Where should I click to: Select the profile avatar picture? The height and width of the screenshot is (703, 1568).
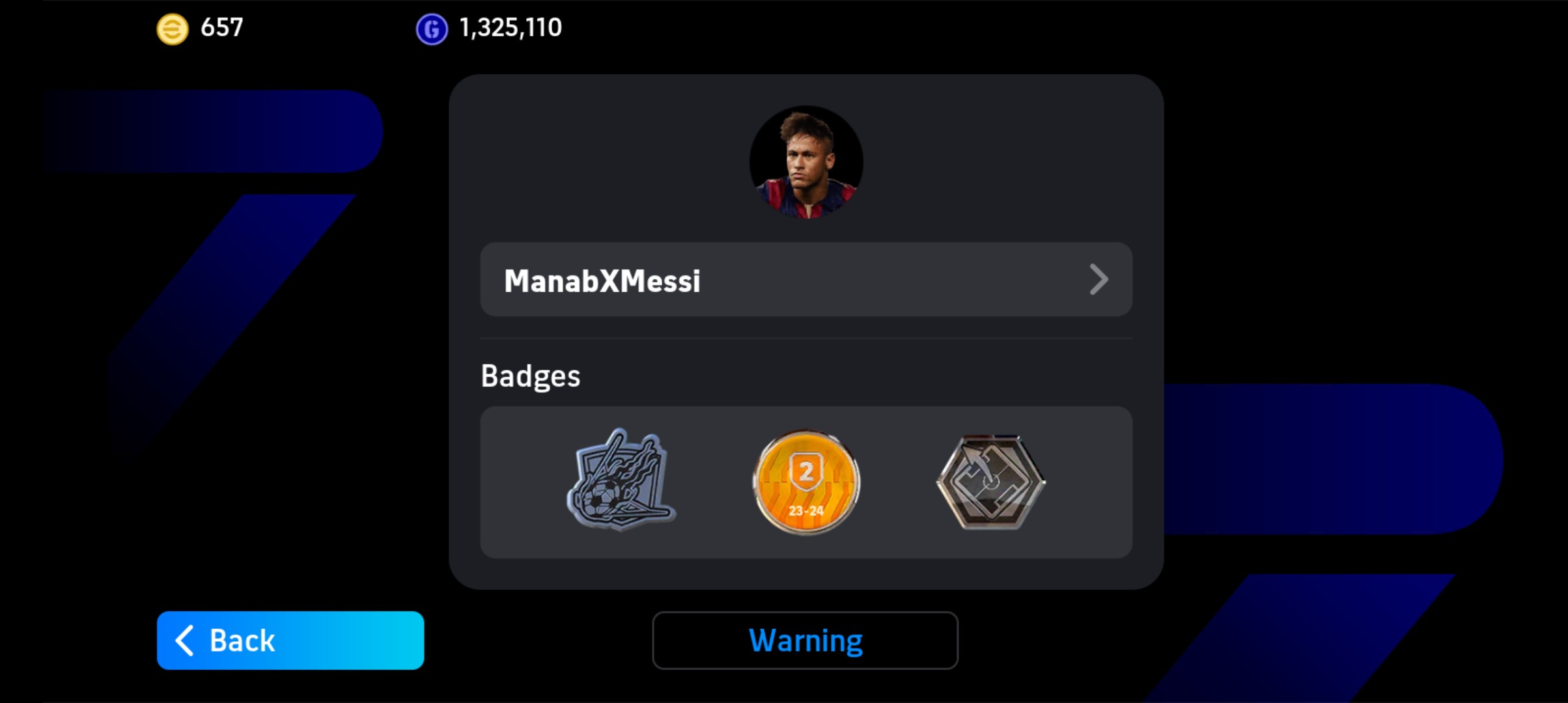pyautogui.click(x=806, y=162)
